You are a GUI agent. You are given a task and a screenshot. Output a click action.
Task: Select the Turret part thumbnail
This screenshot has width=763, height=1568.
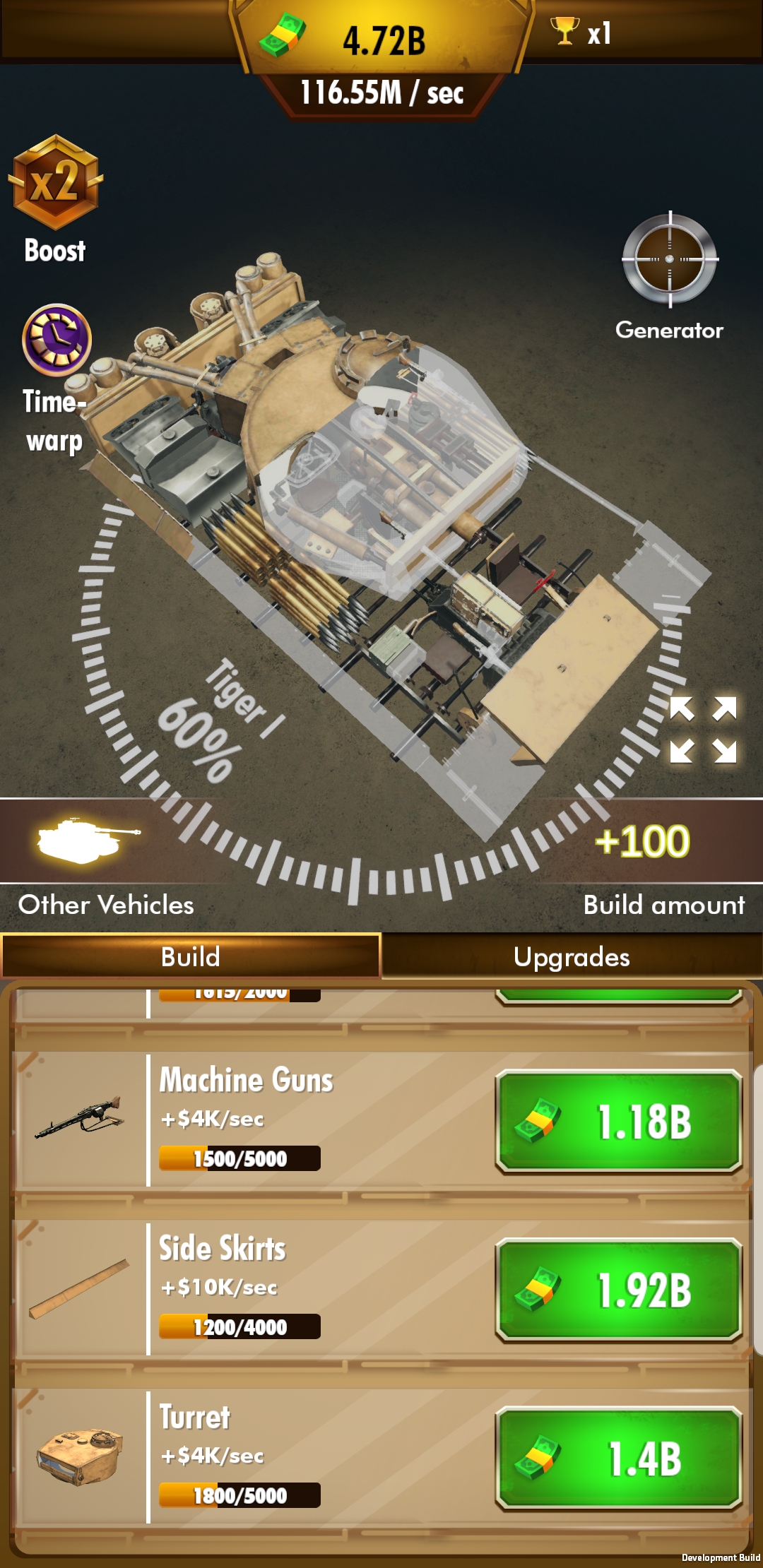[79, 1457]
